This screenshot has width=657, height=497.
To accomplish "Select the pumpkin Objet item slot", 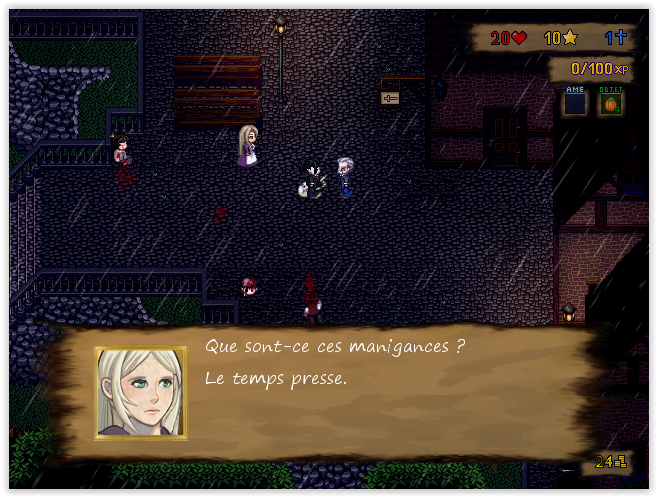I will click(x=610, y=102).
